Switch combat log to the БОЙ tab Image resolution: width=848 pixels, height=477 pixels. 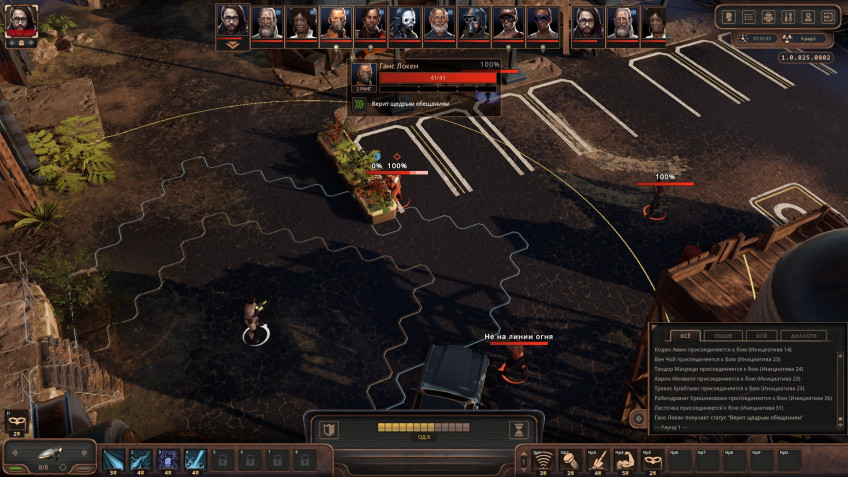pyautogui.click(x=760, y=336)
